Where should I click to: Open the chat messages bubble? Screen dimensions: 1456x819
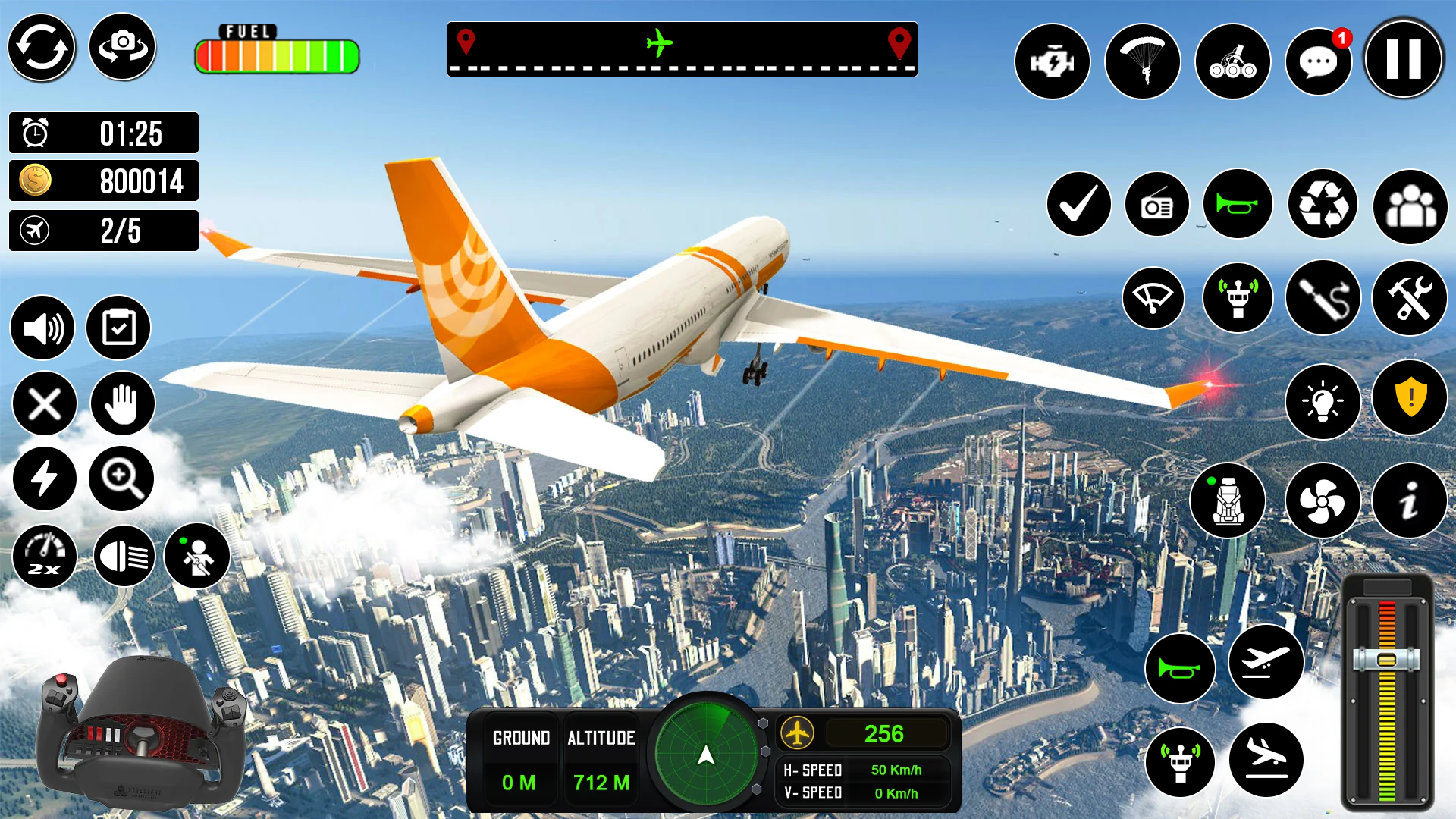click(1318, 61)
